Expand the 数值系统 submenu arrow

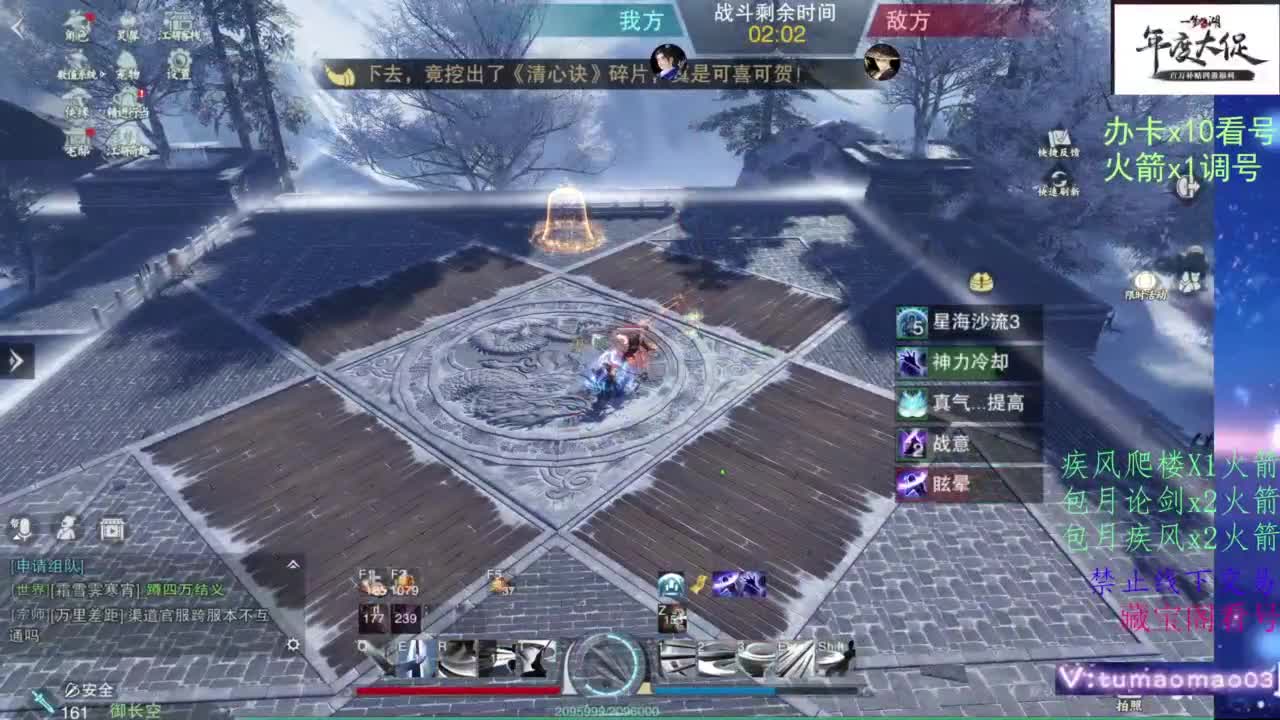pyautogui.click(x=102, y=73)
